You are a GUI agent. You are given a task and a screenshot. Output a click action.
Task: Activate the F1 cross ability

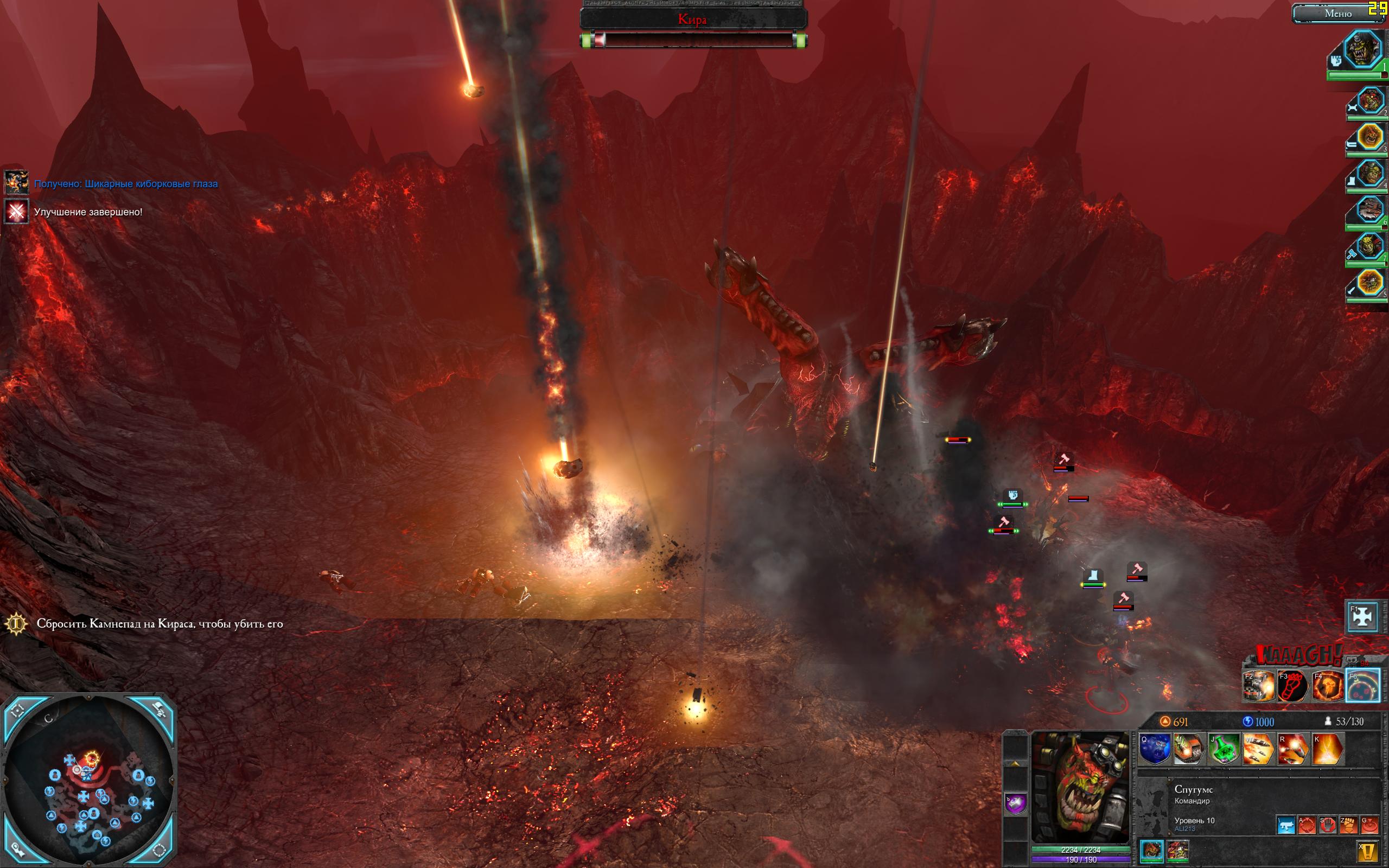[x=1362, y=616]
